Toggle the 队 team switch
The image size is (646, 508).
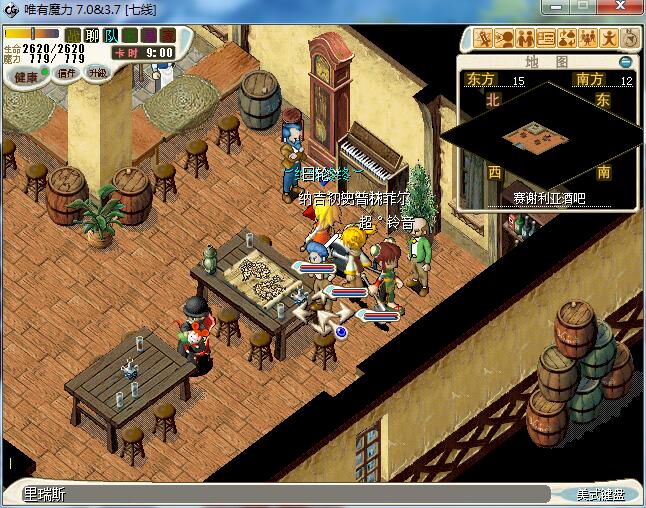click(x=110, y=36)
